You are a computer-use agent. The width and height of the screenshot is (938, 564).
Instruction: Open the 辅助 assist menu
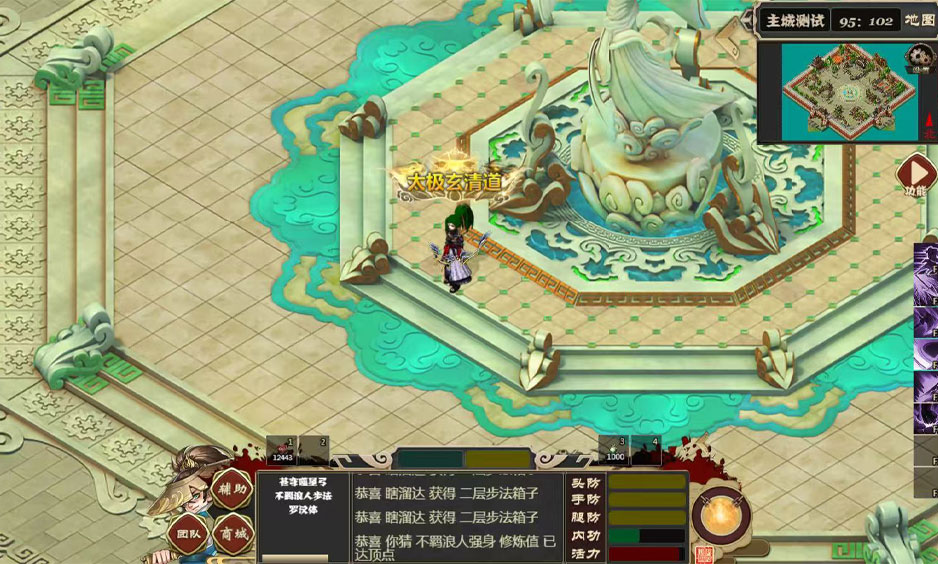230,490
